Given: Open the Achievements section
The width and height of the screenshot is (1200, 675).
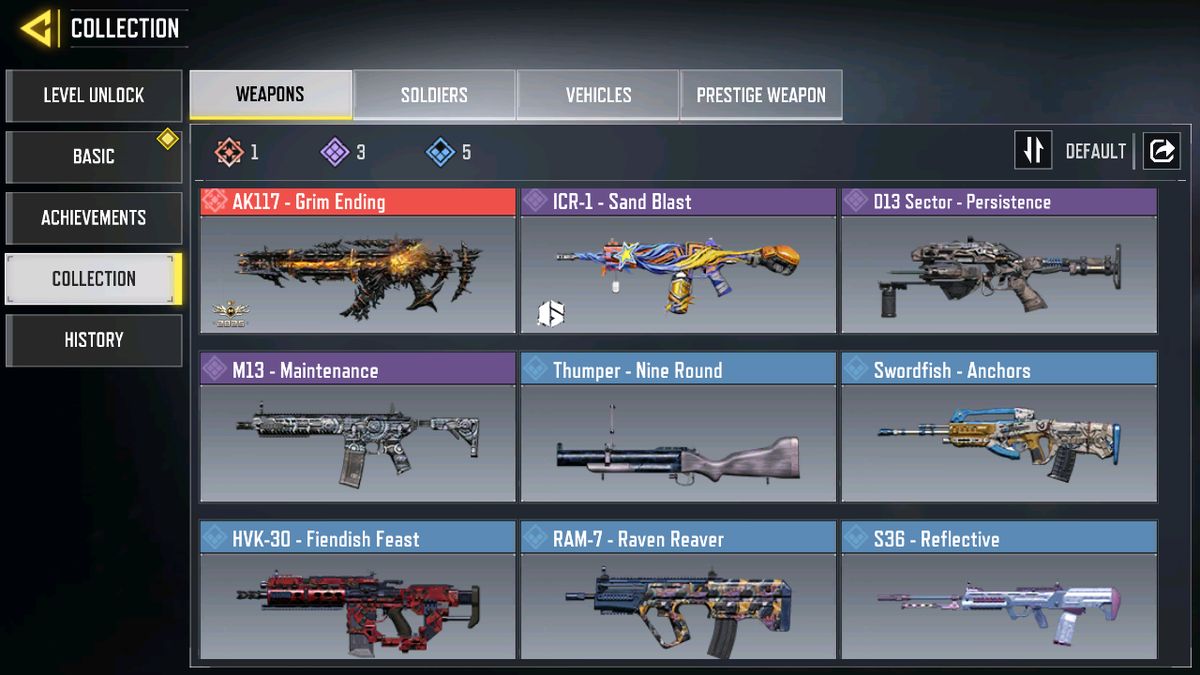Looking at the screenshot, I should tap(94, 218).
